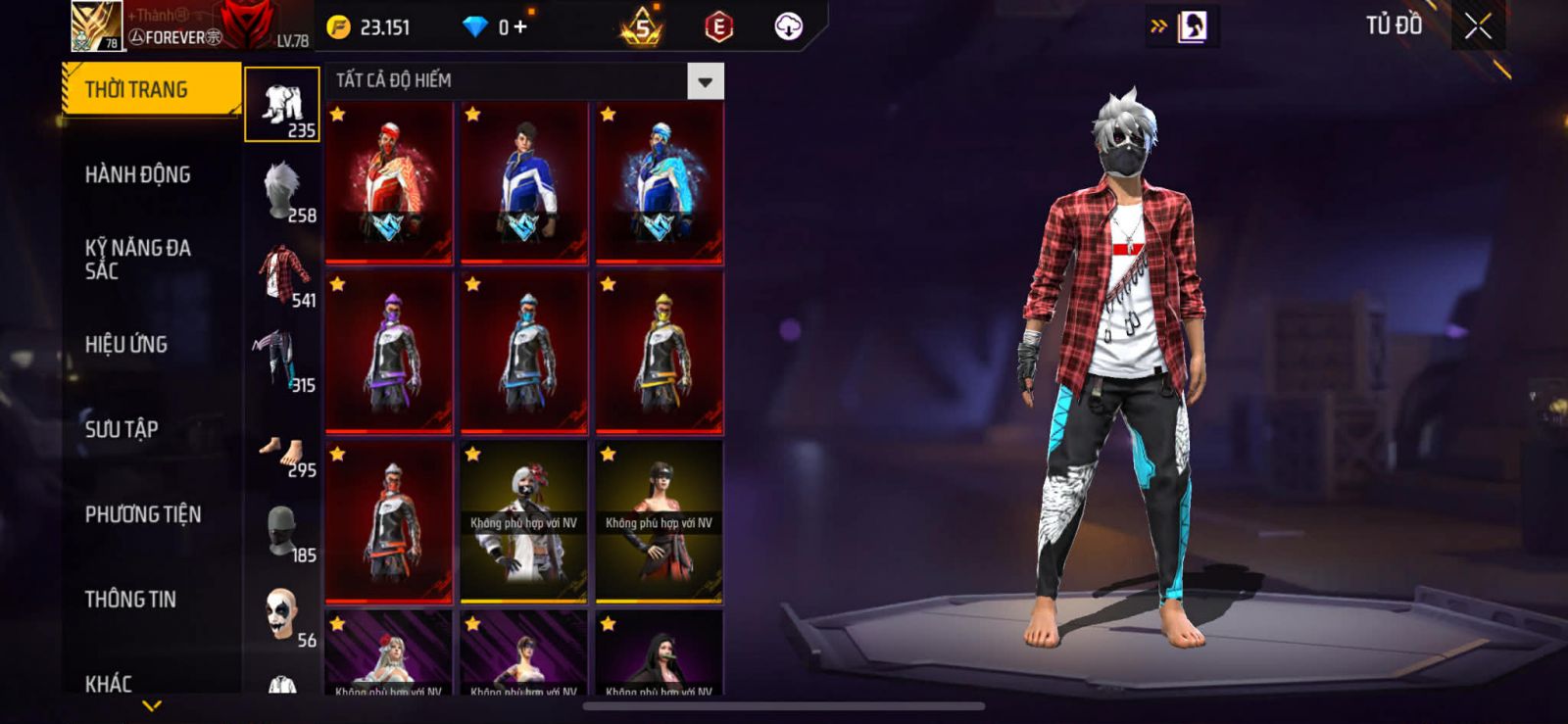Select the Thời Trang tab
This screenshot has height=724, width=1568.
pos(151,89)
